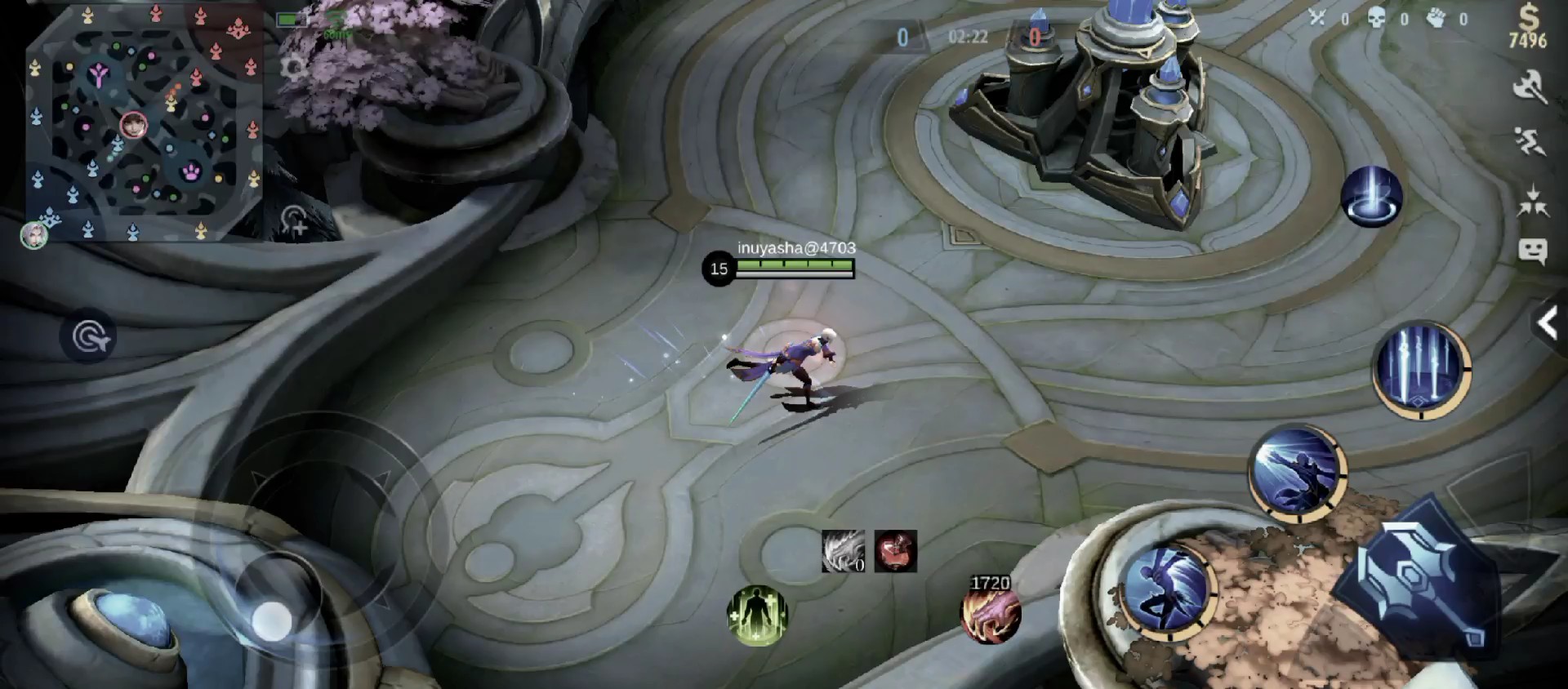
Task: Use the flaming claw Retribution spell
Action: pos(990,614)
